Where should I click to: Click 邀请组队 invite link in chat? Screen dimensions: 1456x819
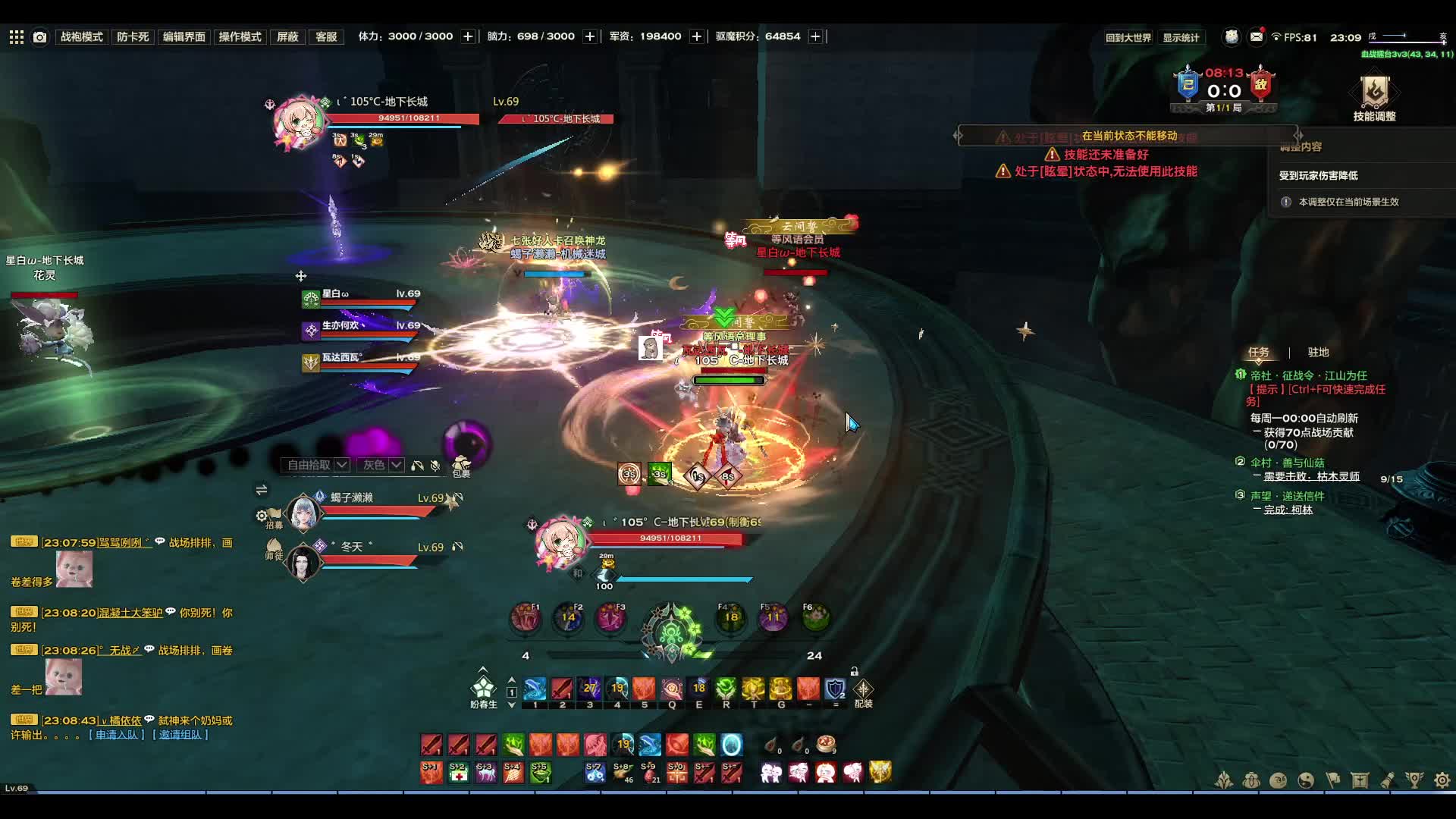tap(180, 734)
